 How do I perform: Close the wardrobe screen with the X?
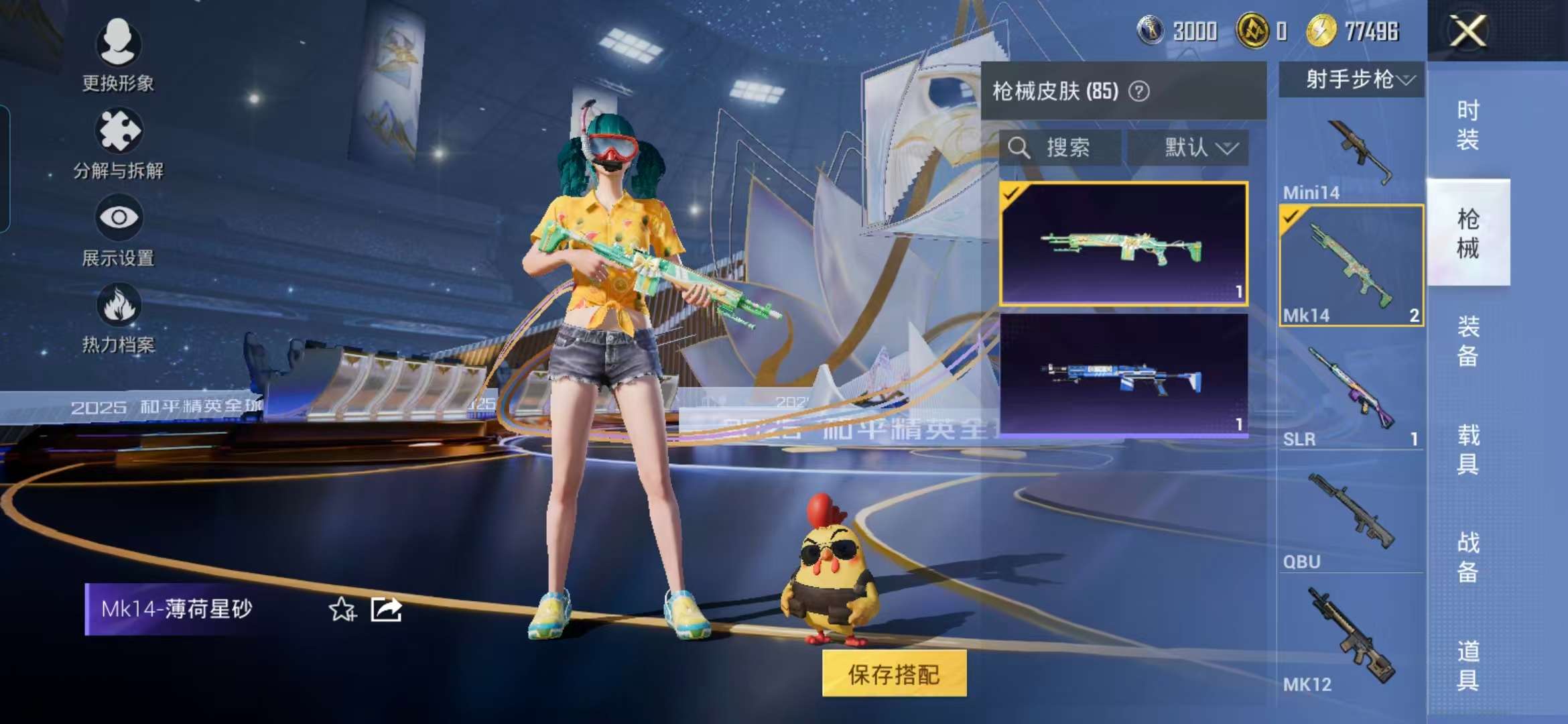tap(1467, 32)
